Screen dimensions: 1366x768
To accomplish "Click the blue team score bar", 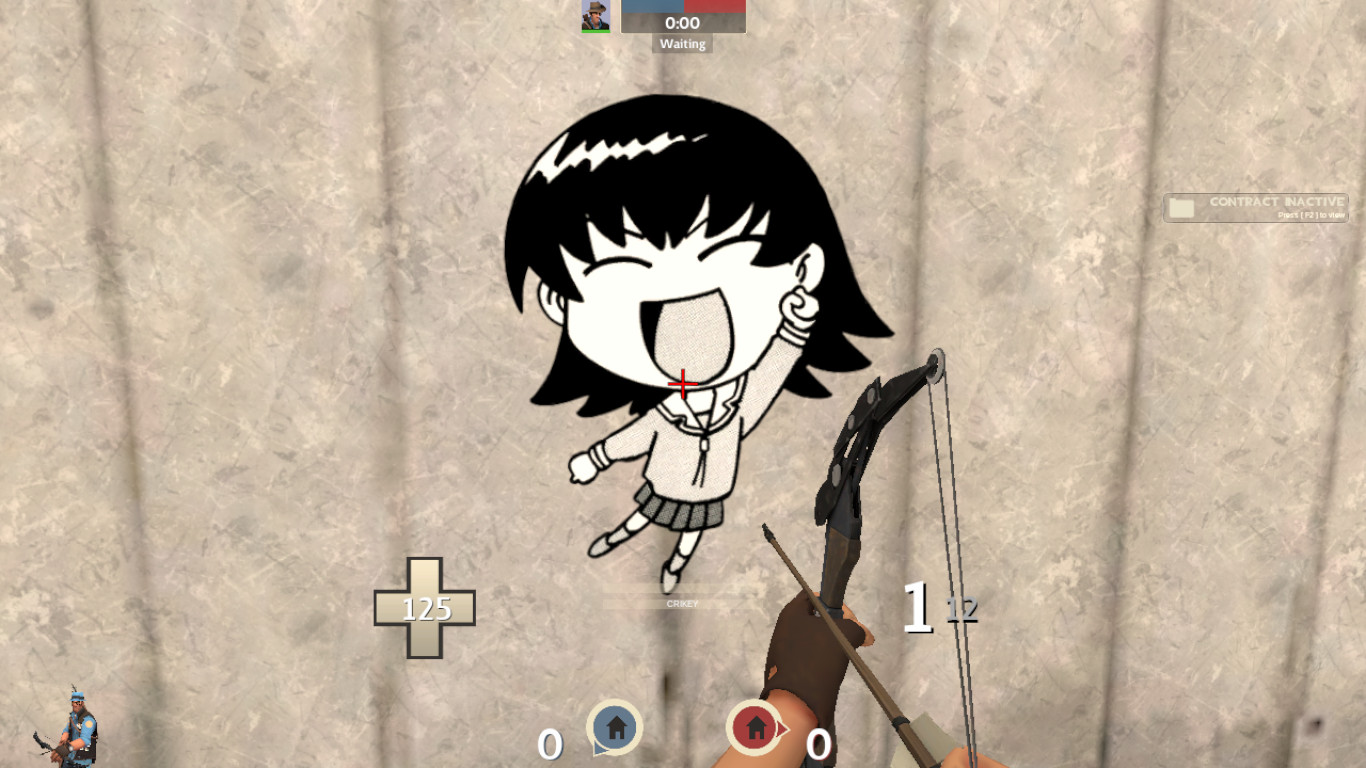I will (x=652, y=7).
